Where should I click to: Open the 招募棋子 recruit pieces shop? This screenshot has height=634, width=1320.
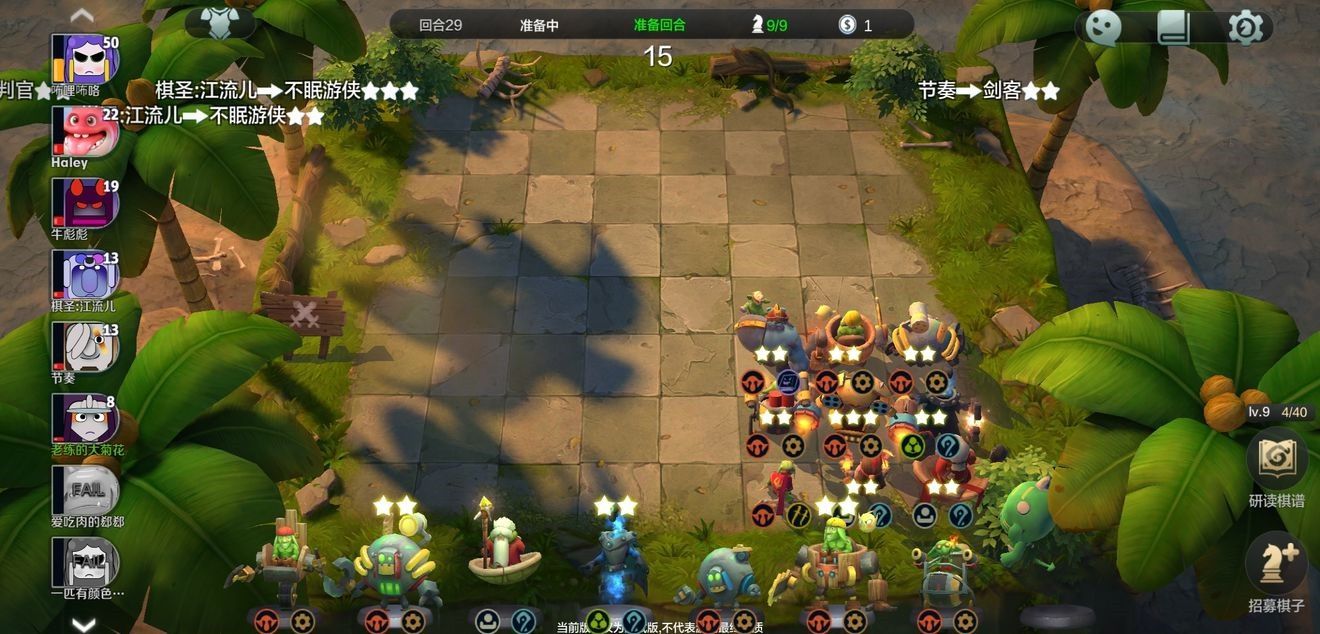tap(1276, 564)
